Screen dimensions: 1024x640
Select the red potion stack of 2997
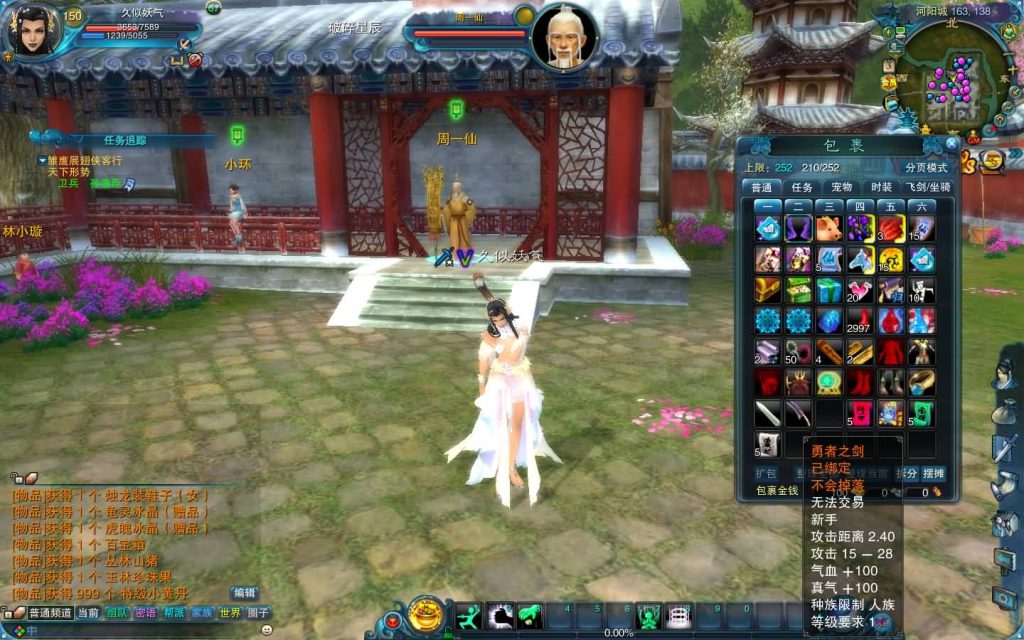point(860,322)
